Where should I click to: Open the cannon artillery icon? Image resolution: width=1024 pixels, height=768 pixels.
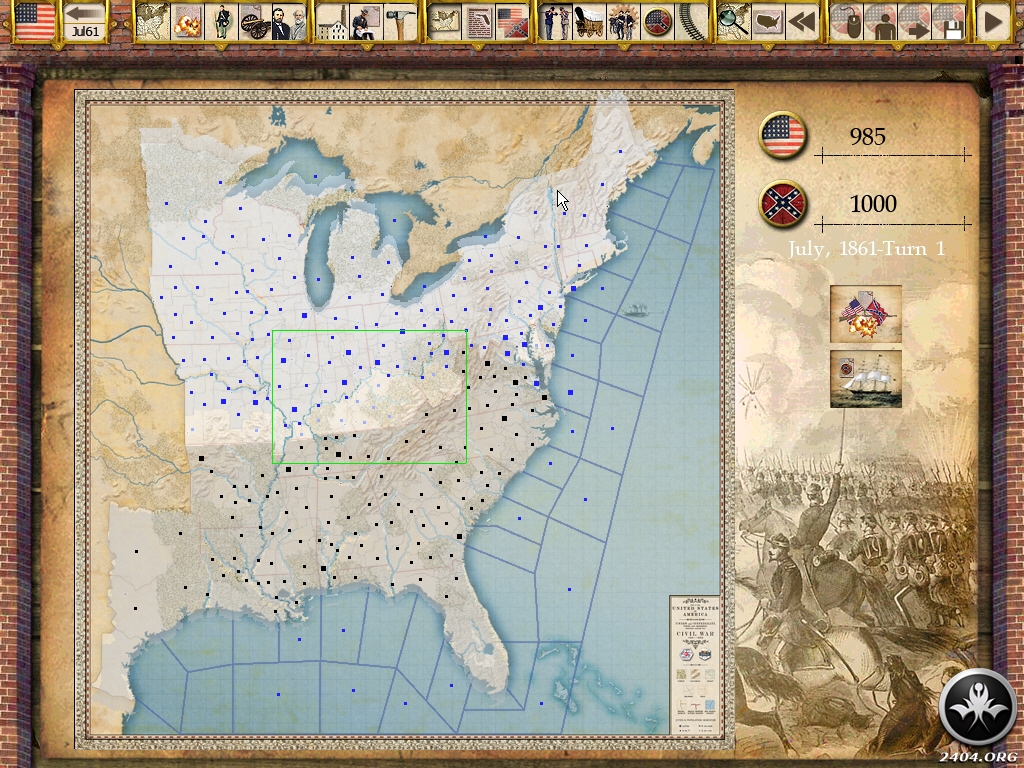[x=255, y=21]
